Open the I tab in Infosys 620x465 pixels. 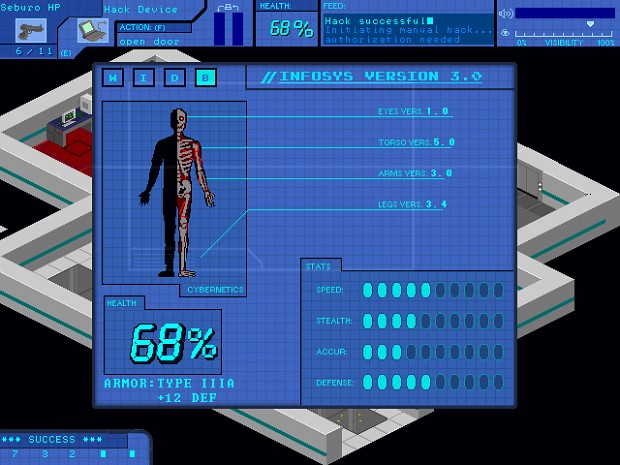pyautogui.click(x=144, y=77)
